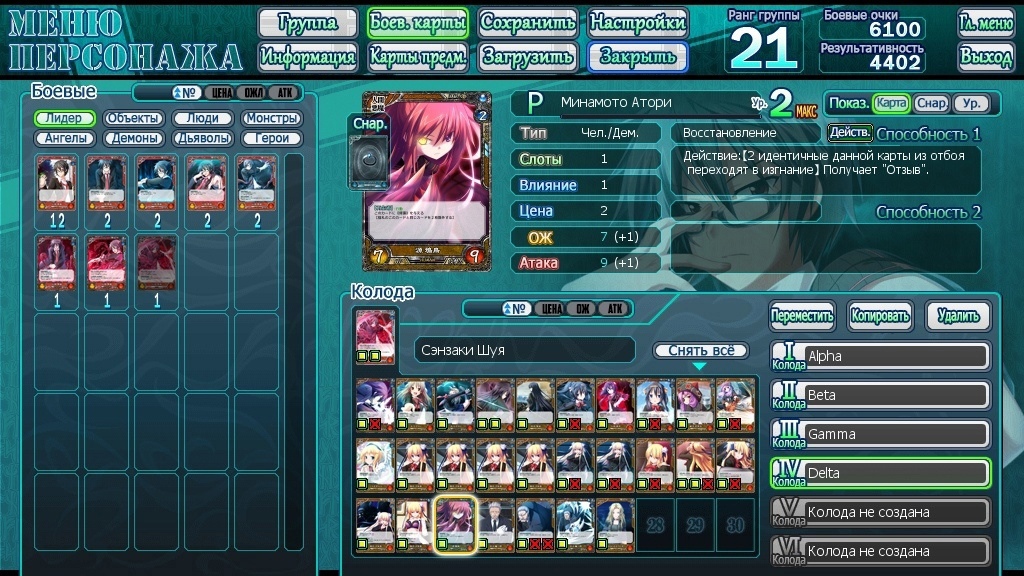Open the Группа menu

pos(307,23)
